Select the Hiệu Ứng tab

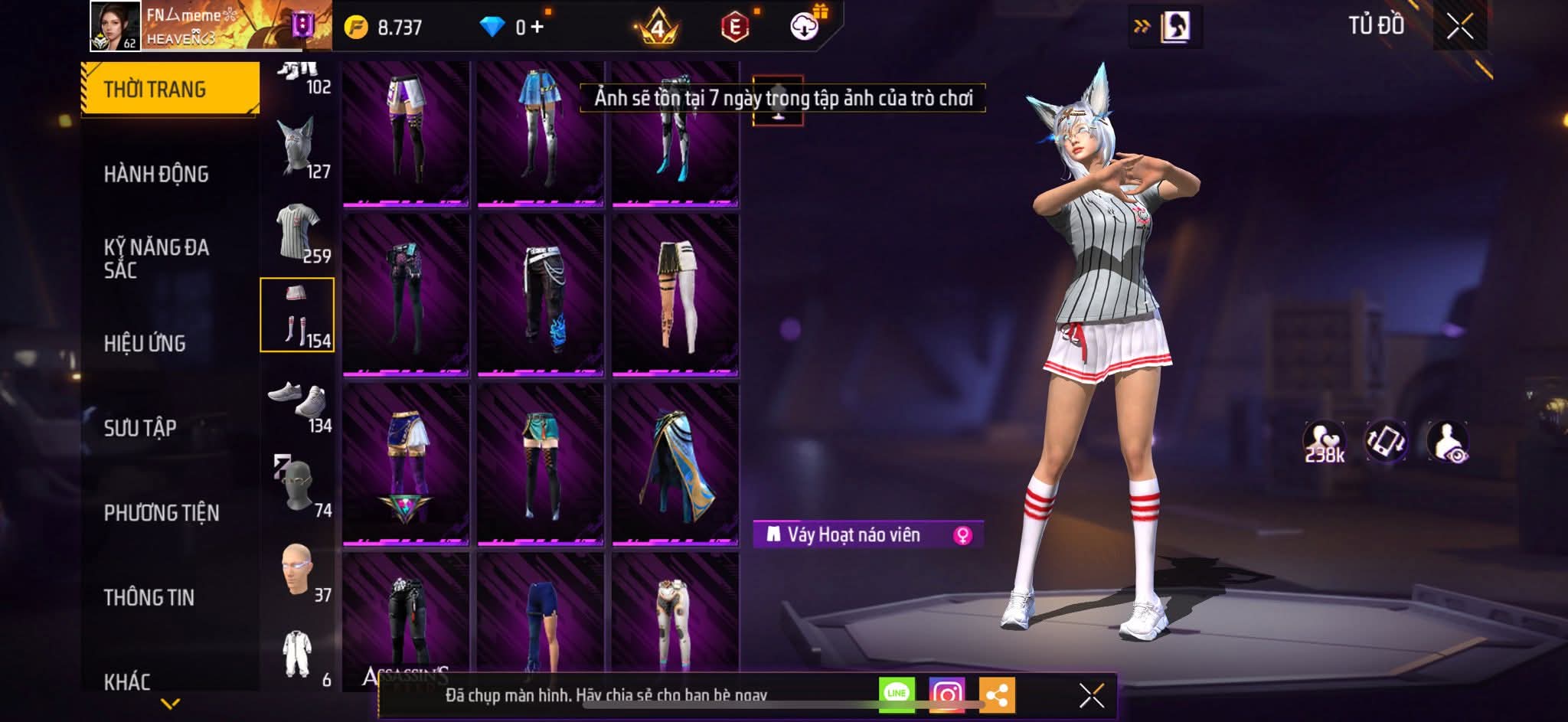point(145,344)
